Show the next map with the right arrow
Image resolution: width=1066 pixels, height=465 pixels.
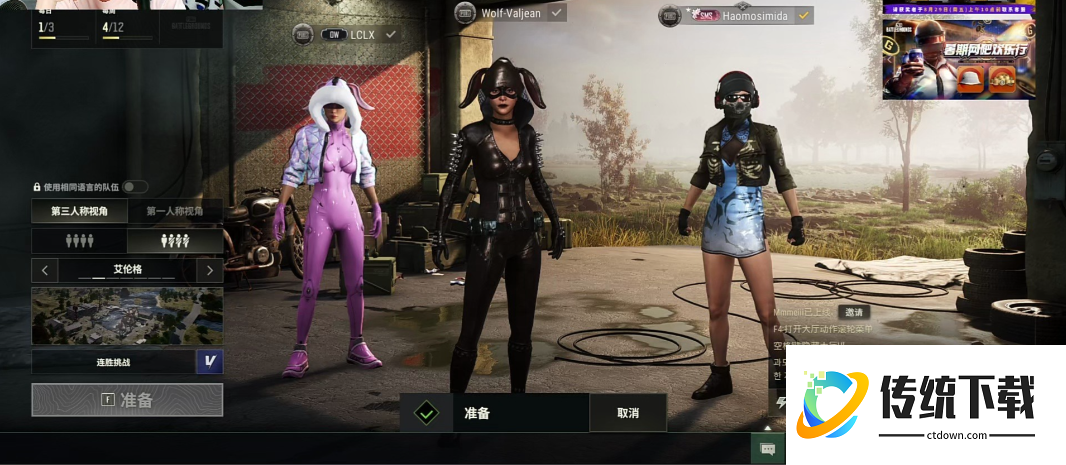pyautogui.click(x=209, y=270)
